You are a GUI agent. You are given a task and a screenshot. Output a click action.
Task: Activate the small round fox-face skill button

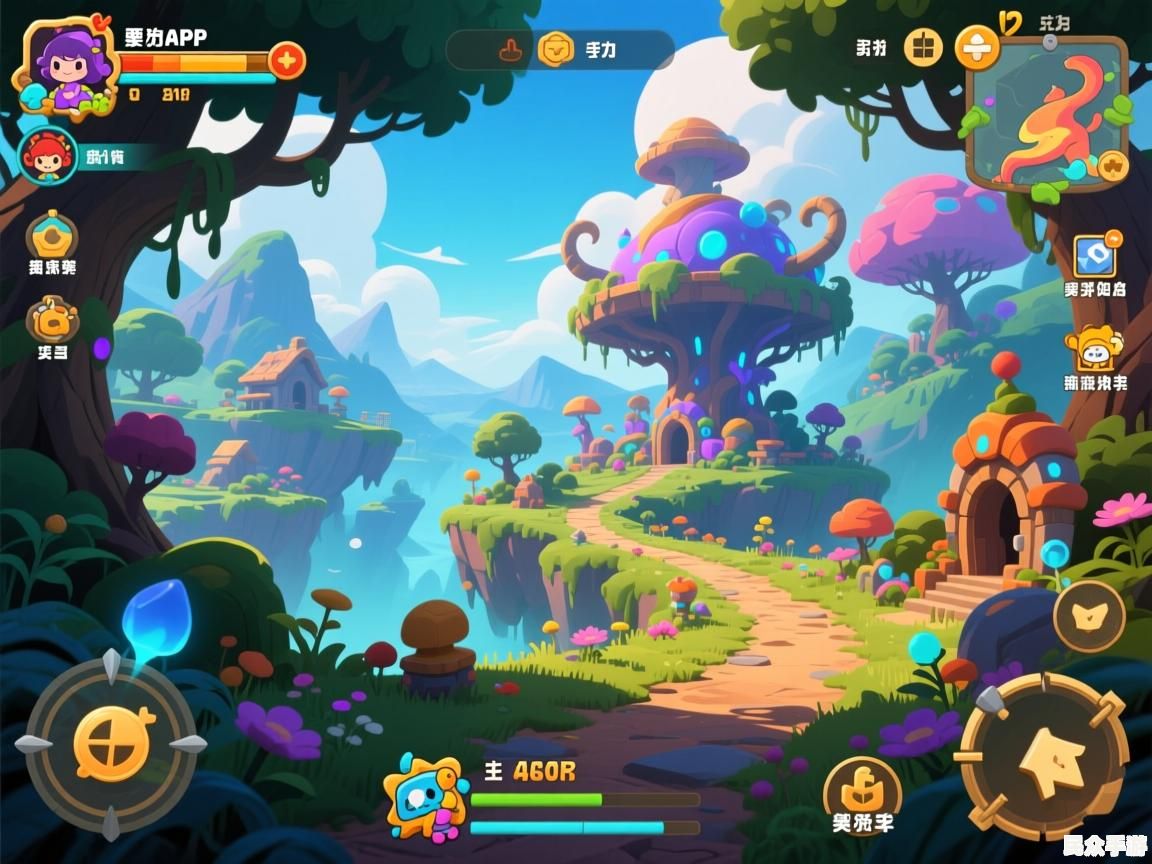point(1089,616)
